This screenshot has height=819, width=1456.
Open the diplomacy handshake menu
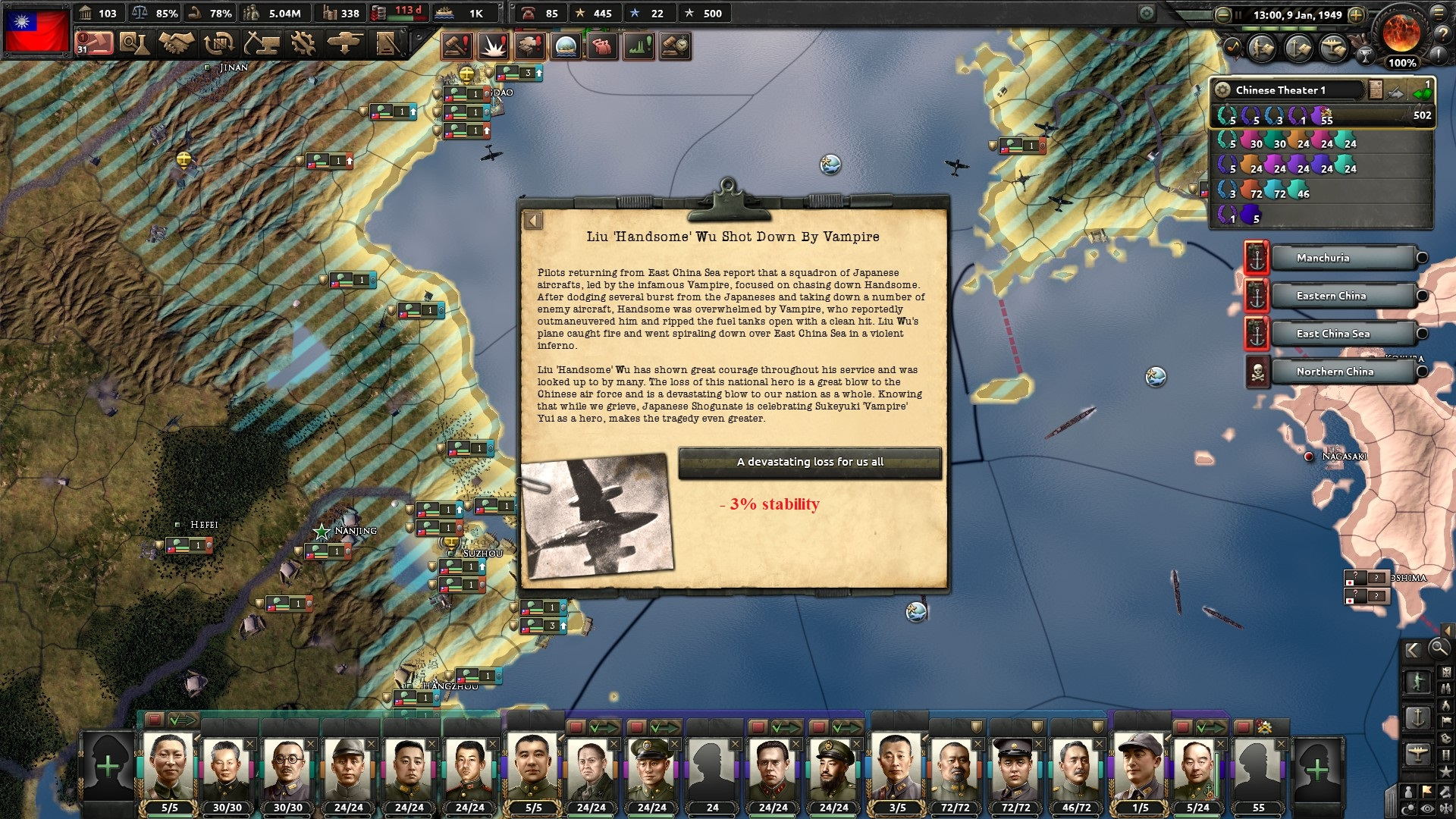[x=176, y=43]
